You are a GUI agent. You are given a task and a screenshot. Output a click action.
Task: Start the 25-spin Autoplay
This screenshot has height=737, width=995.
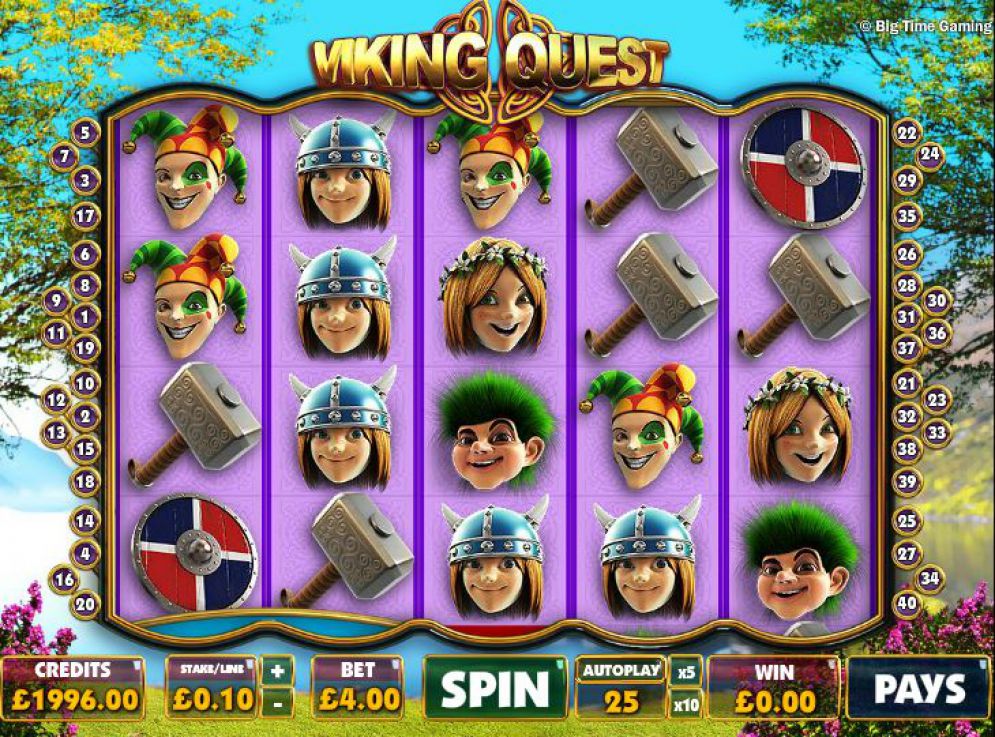click(621, 687)
